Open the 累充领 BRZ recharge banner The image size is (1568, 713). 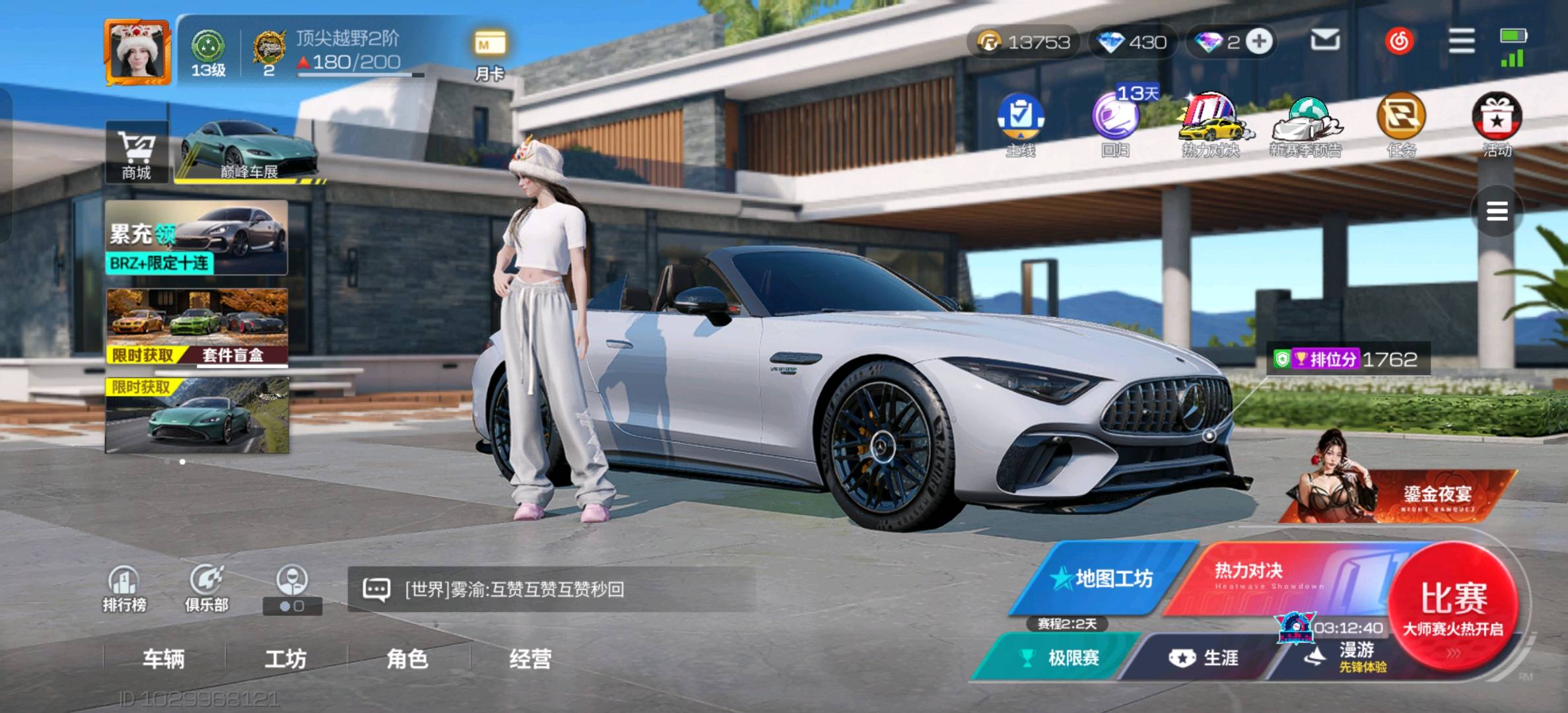[x=196, y=238]
